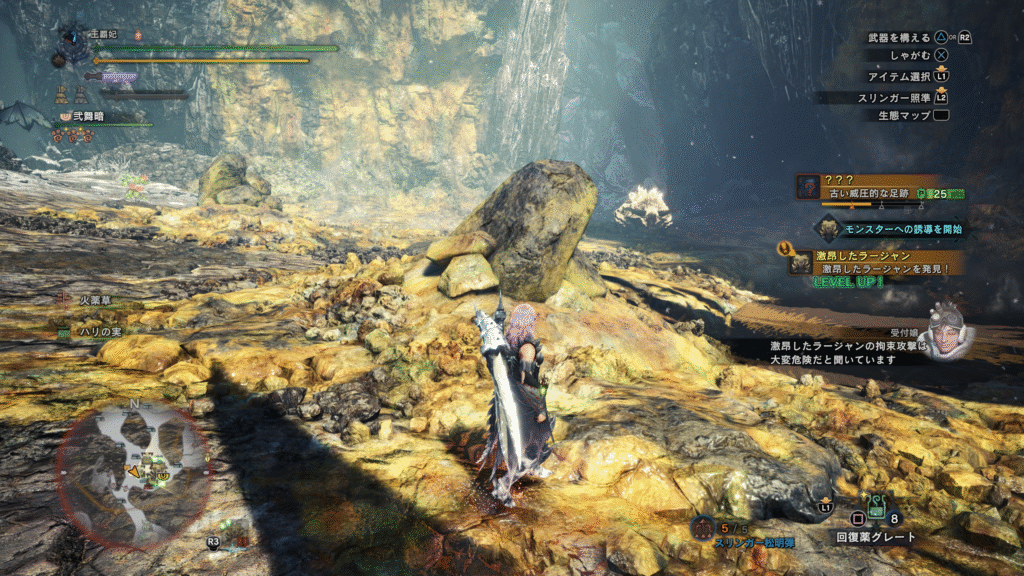Click the 火薬草 gathering label
1024x576 pixels.
tap(95, 300)
